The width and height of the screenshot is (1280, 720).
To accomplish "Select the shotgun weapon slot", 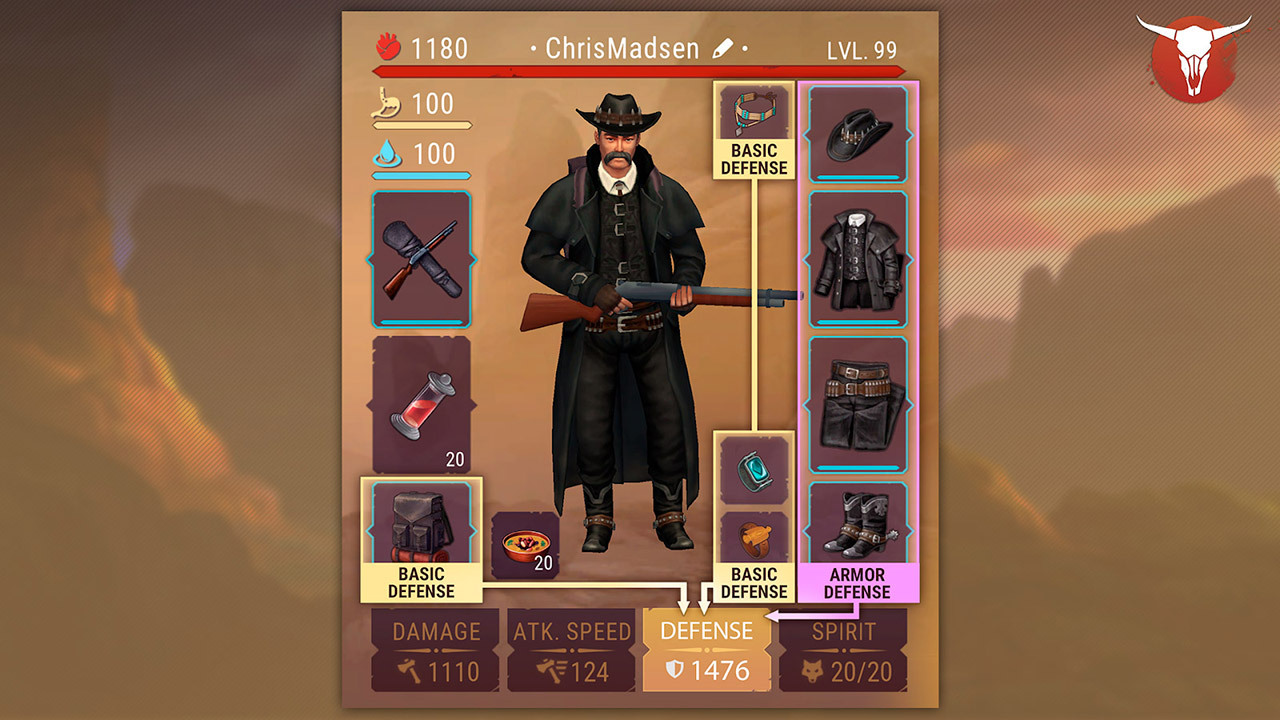I will (421, 259).
